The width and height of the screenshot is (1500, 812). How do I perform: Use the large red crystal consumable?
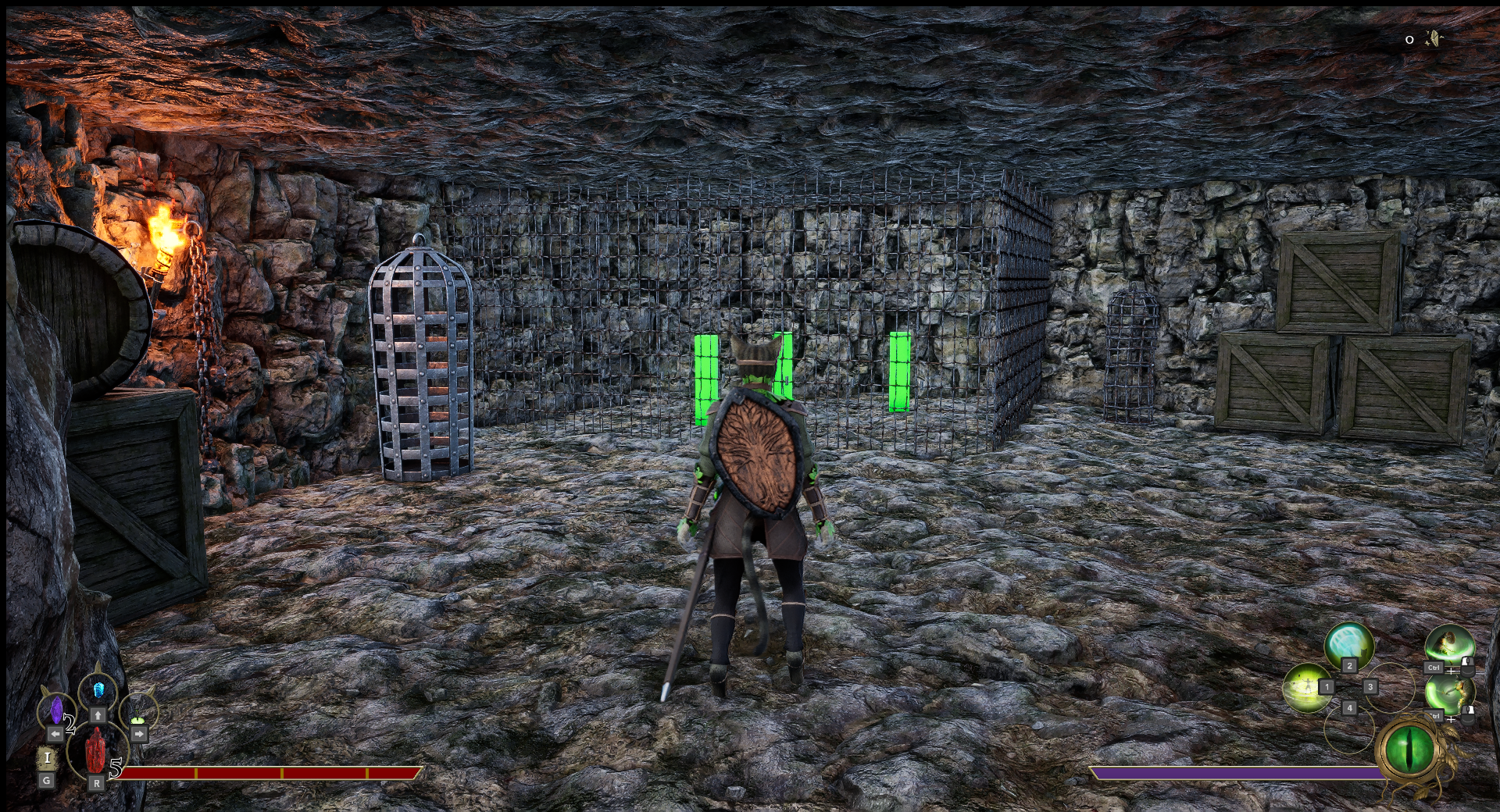coord(95,750)
